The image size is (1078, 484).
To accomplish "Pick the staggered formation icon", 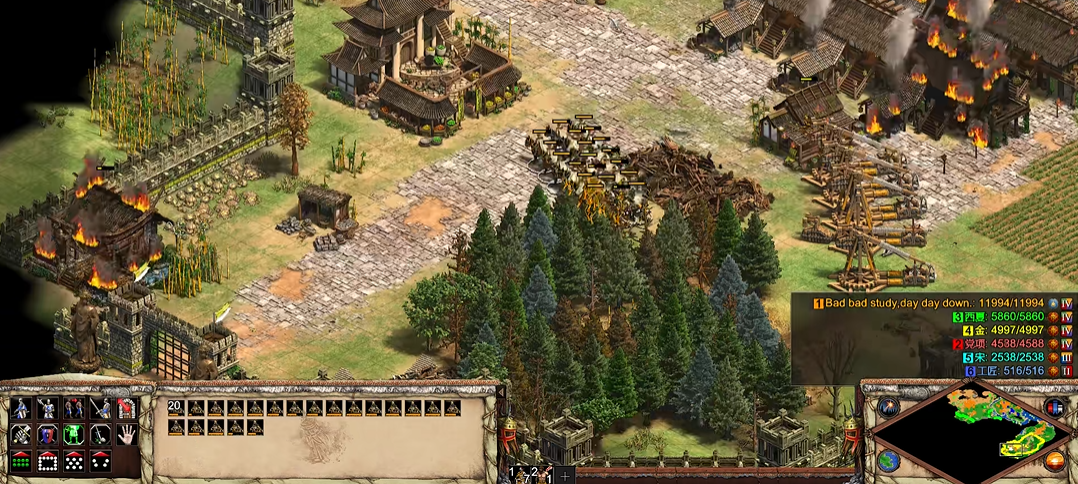I will click(73, 461).
